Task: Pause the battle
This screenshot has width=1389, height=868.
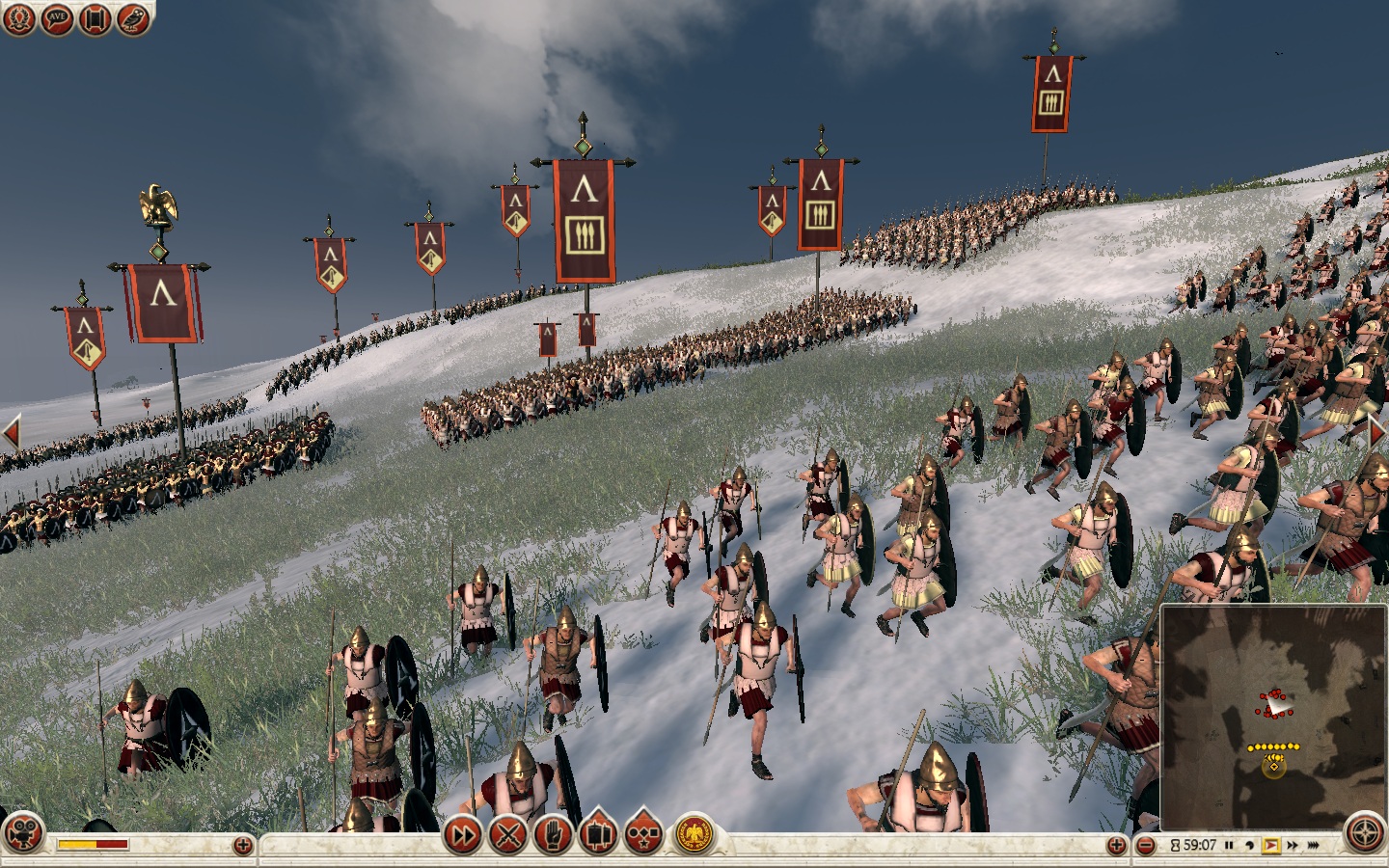Action: [1229, 846]
